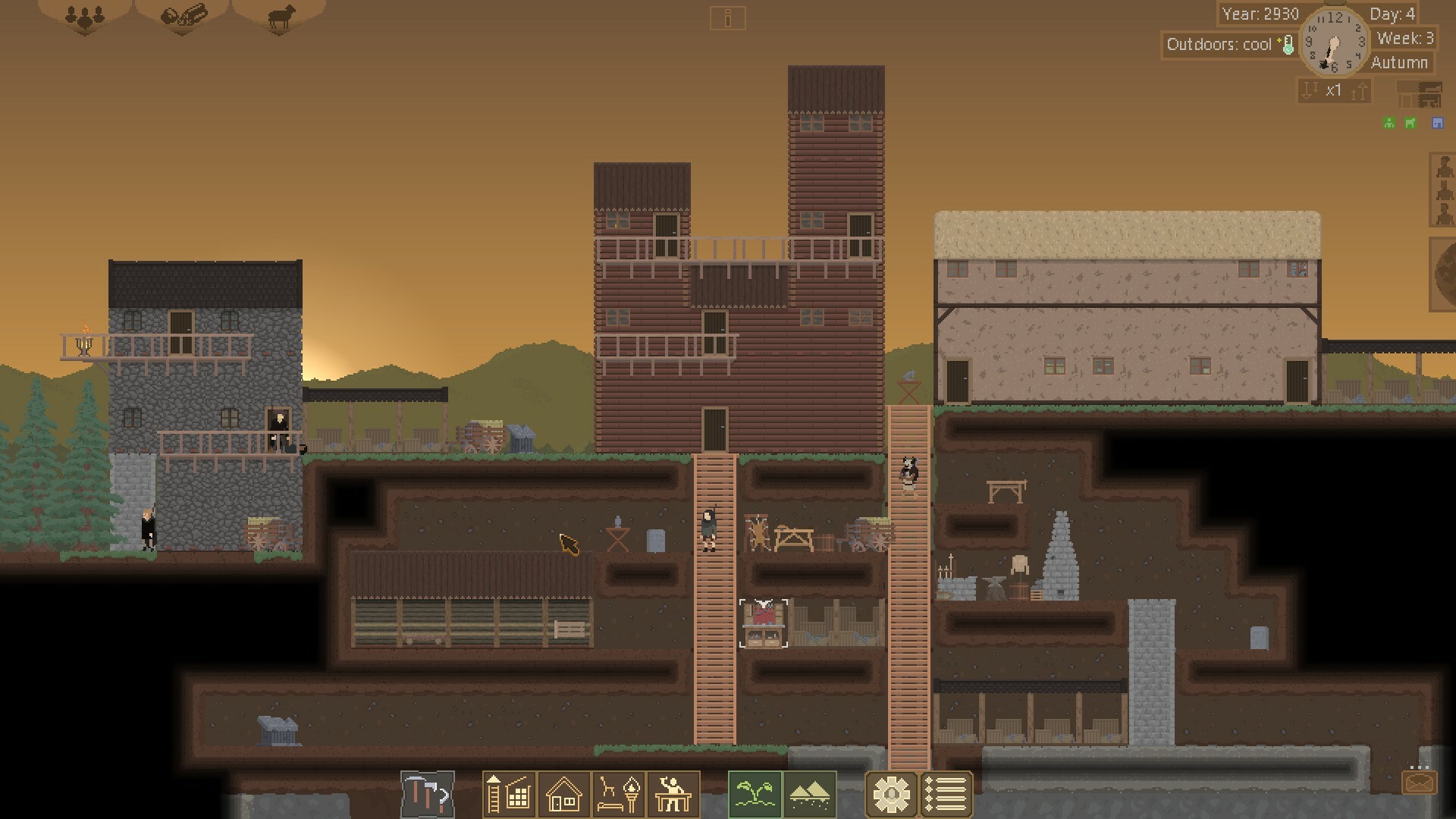Toggle the green furniture indicator

[1409, 121]
